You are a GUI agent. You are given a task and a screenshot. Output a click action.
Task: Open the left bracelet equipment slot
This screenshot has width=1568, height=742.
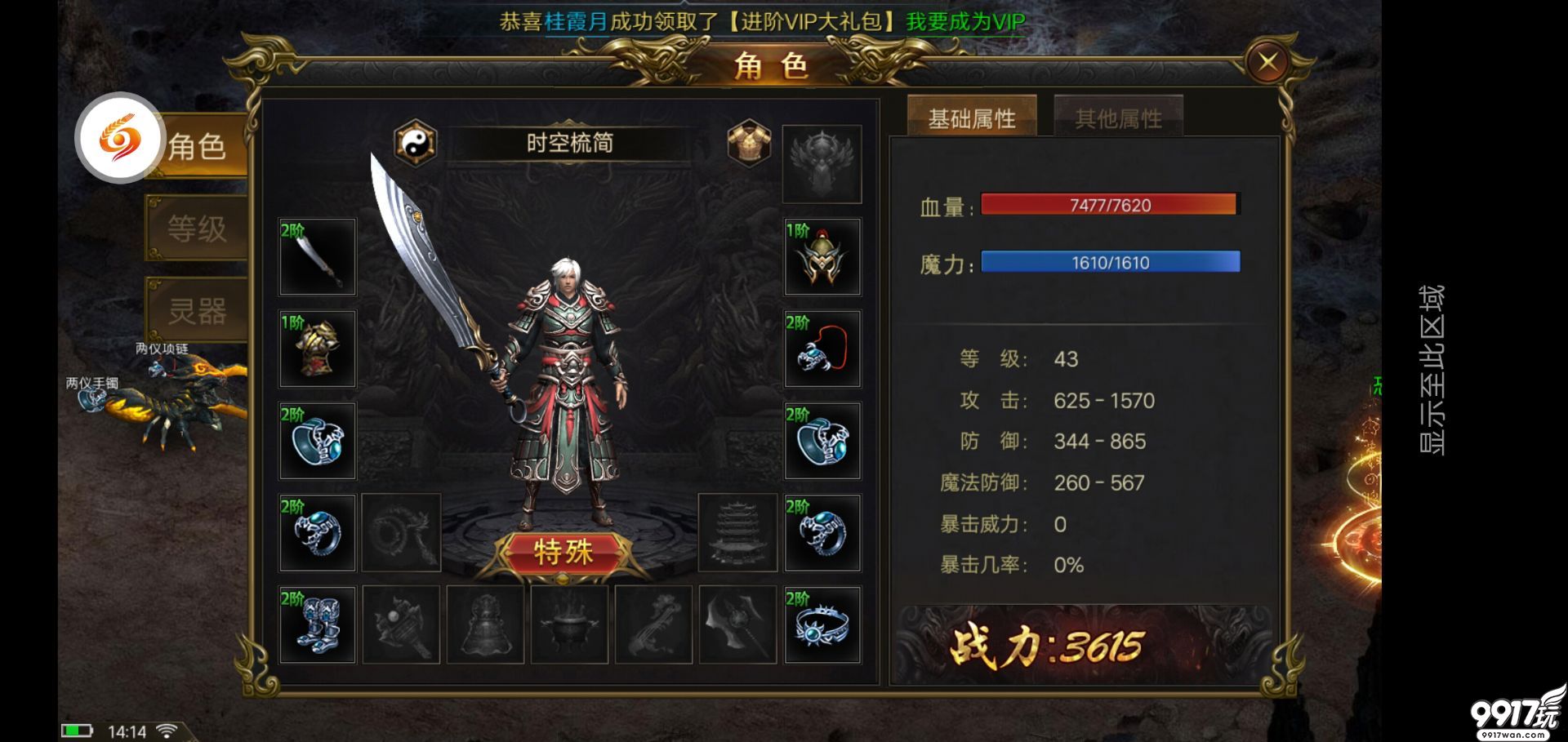(317, 441)
